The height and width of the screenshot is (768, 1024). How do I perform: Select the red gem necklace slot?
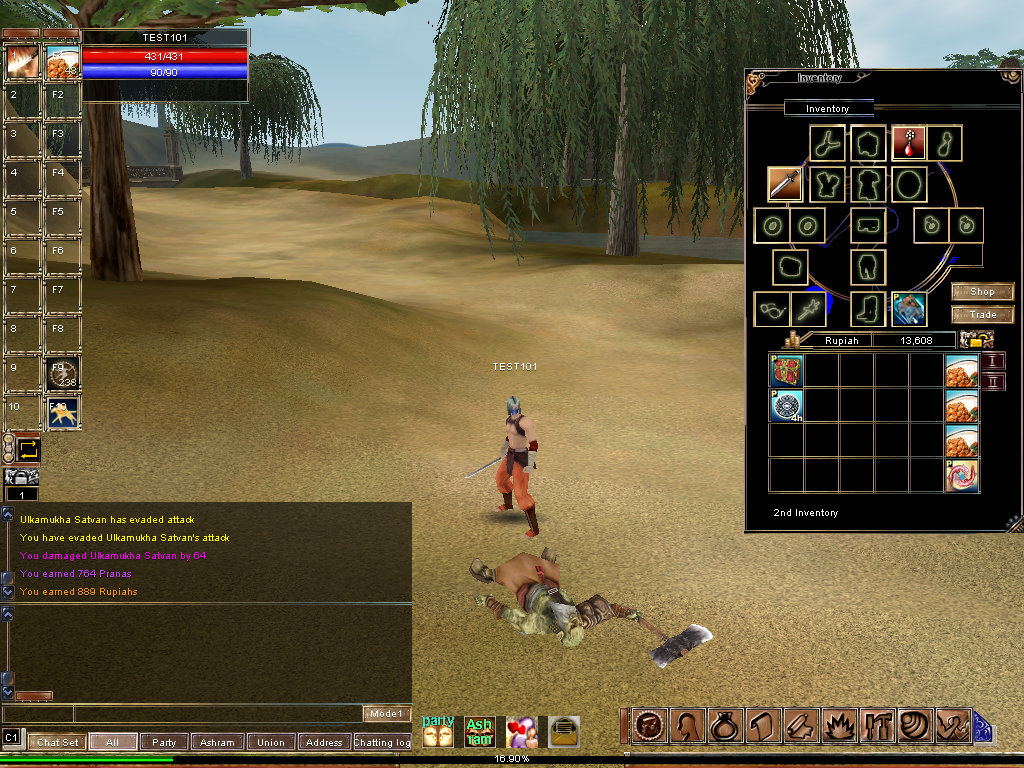(x=908, y=143)
